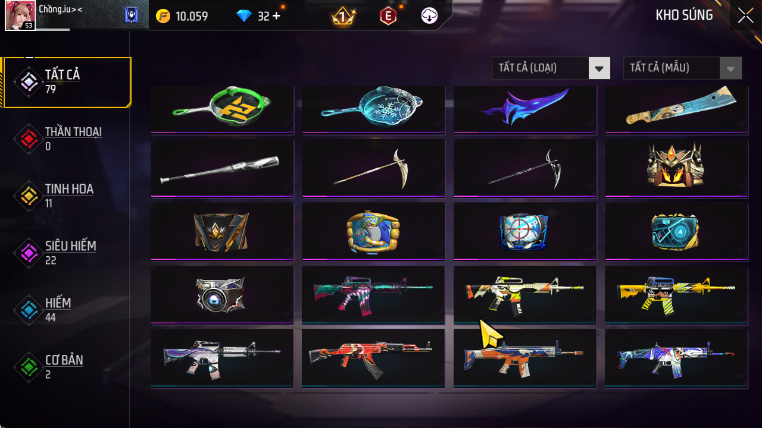Choose the purple curved blade skin
The height and width of the screenshot is (428, 762).
pos(525,107)
